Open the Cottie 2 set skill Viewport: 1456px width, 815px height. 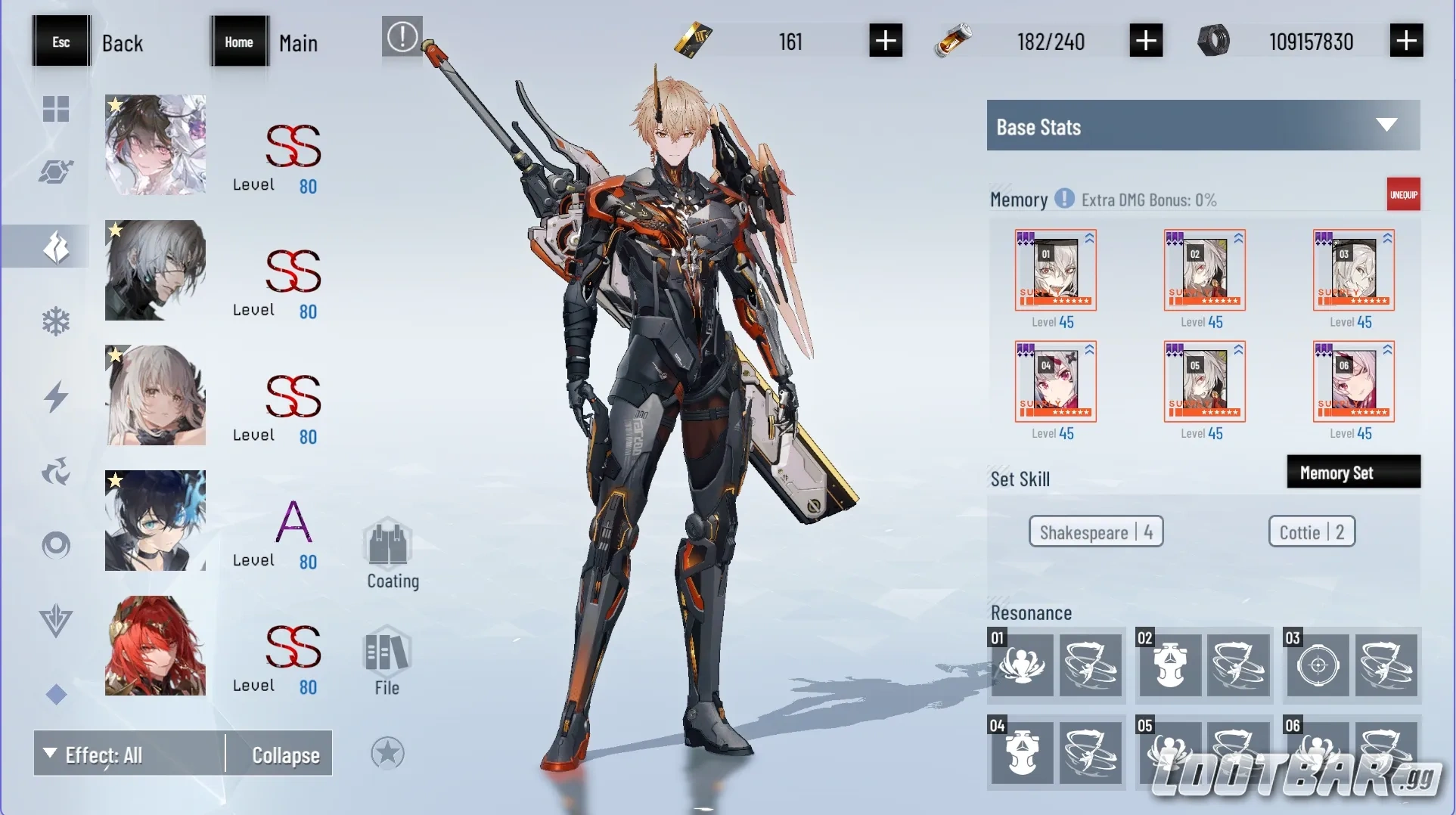[1310, 531]
